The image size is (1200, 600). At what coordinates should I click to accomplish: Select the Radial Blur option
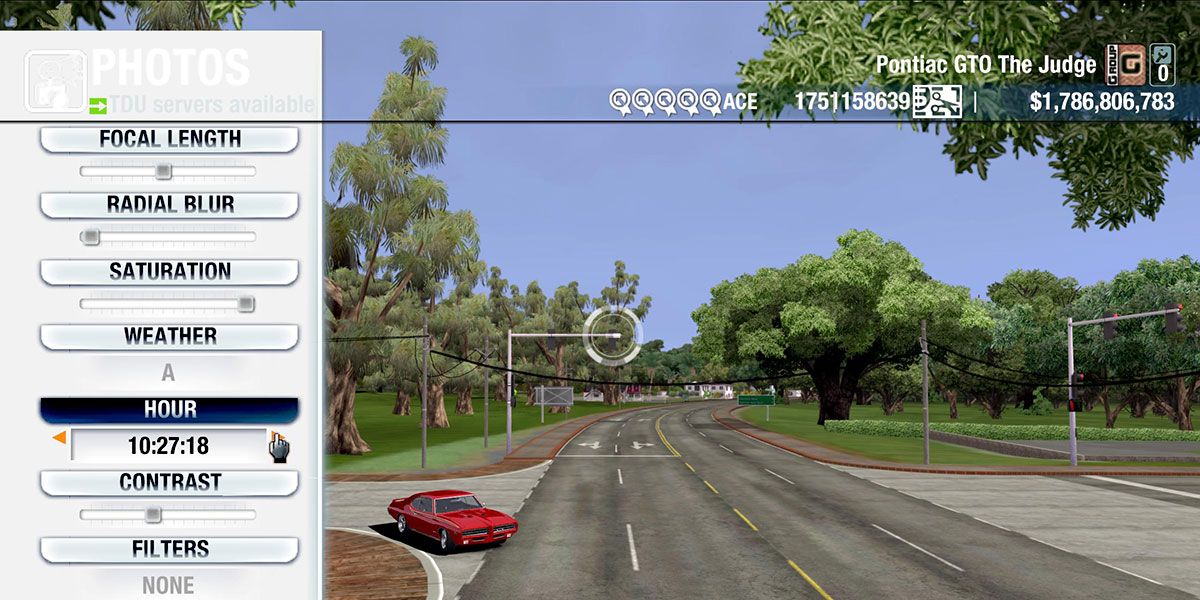(169, 205)
